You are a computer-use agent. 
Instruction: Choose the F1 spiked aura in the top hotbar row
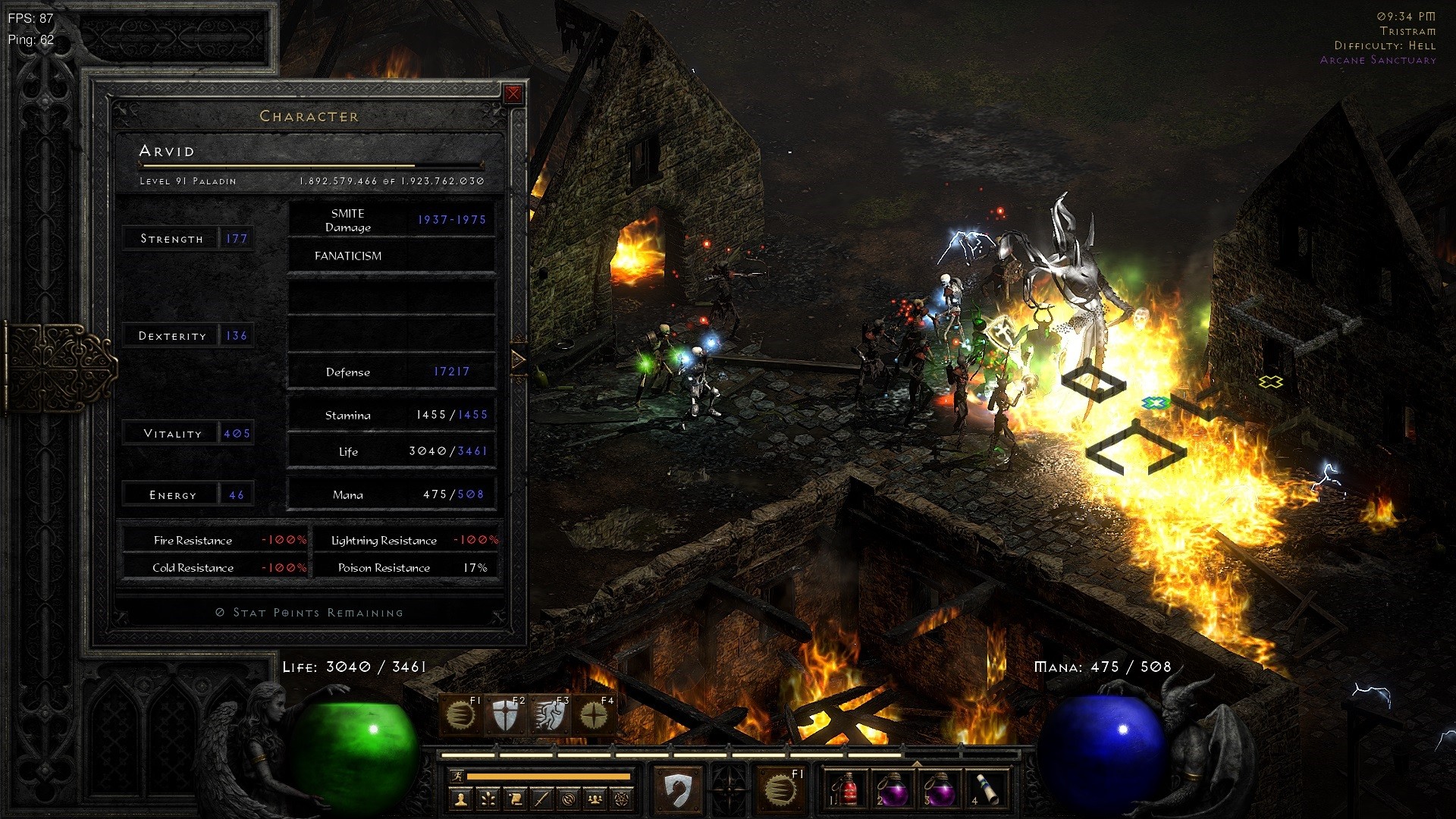pyautogui.click(x=460, y=715)
